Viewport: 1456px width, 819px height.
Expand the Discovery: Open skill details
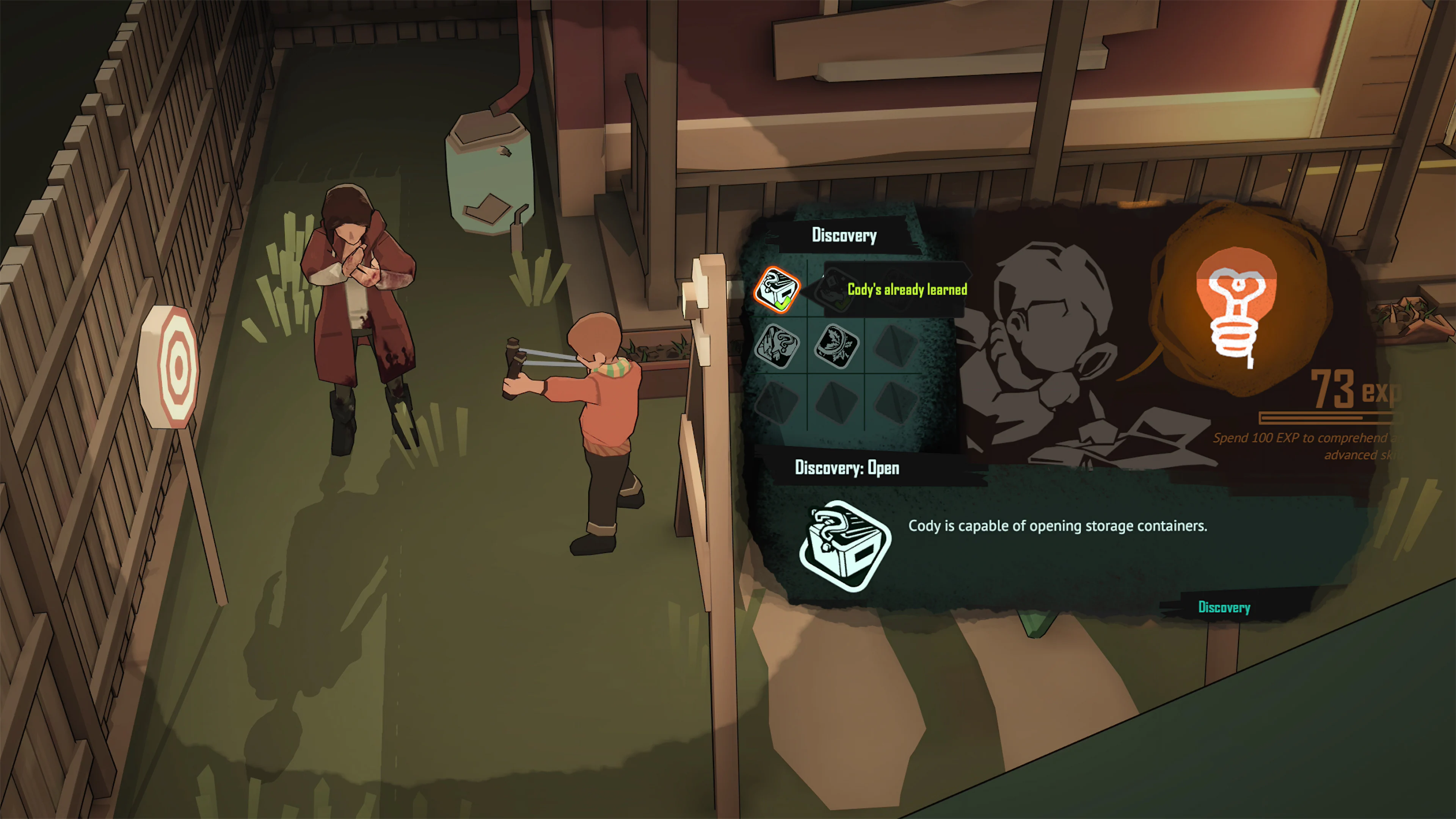click(x=847, y=468)
